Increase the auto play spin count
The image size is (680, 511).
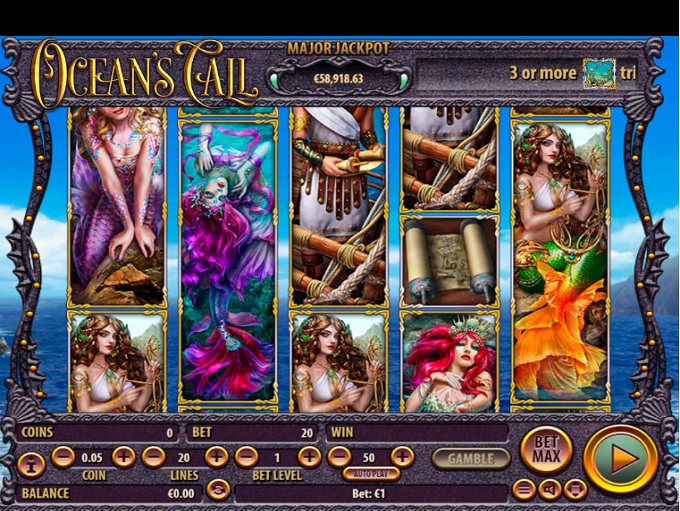[x=402, y=456]
